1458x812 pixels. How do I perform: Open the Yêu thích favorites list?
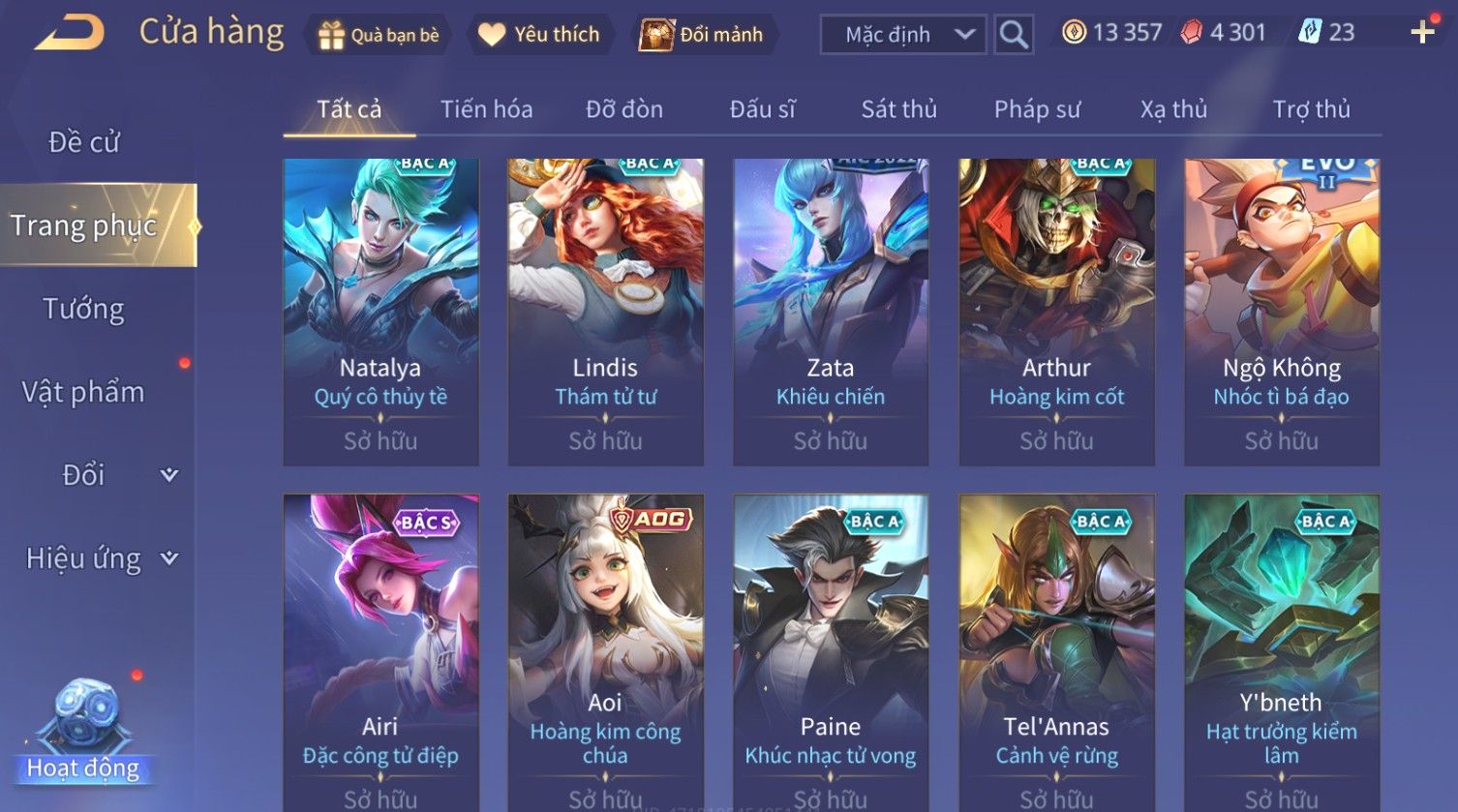click(539, 35)
